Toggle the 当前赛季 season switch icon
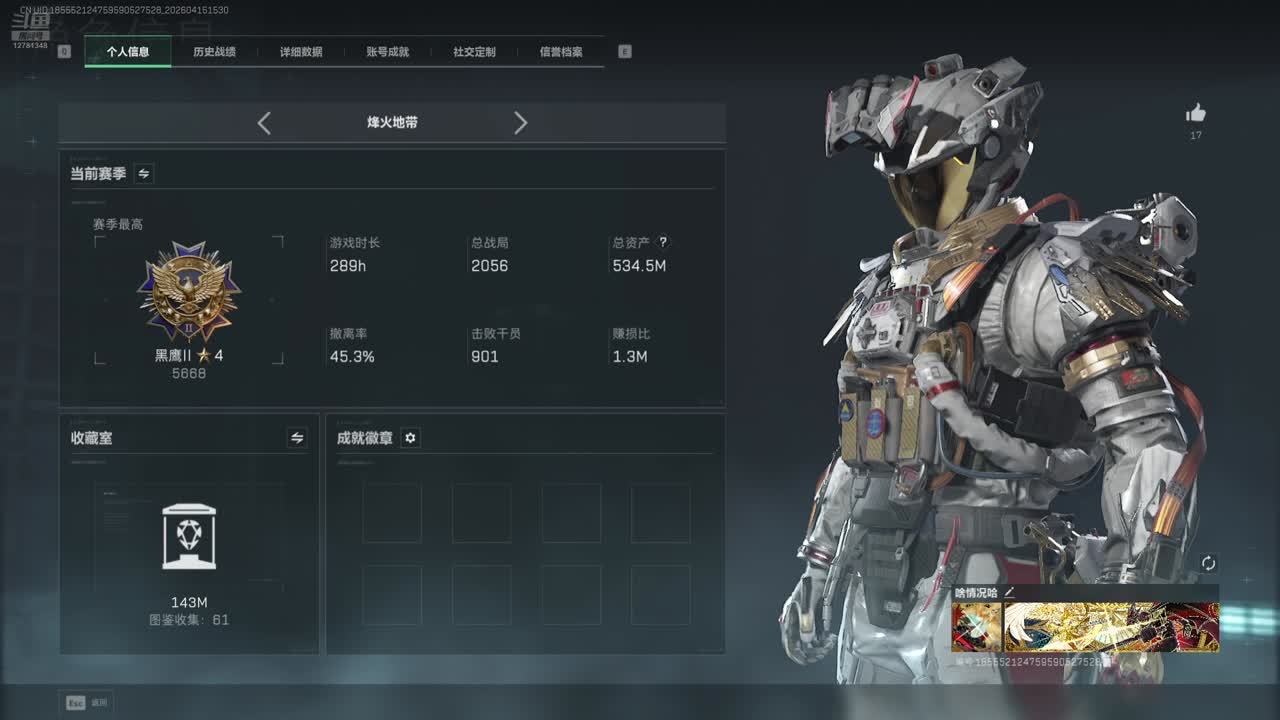This screenshot has height=720, width=1280. (x=144, y=174)
